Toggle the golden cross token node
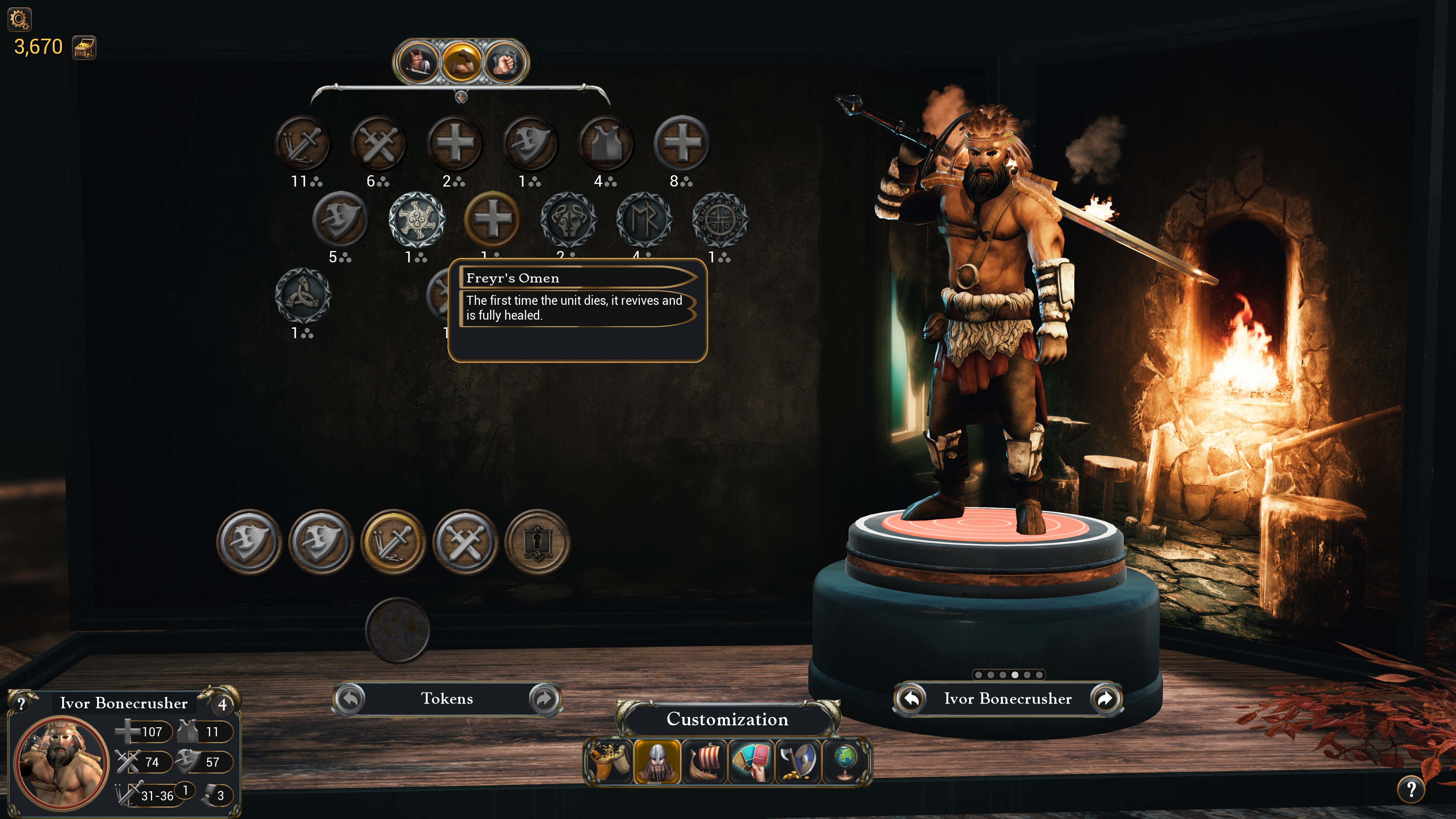1456x819 pixels. [x=492, y=220]
